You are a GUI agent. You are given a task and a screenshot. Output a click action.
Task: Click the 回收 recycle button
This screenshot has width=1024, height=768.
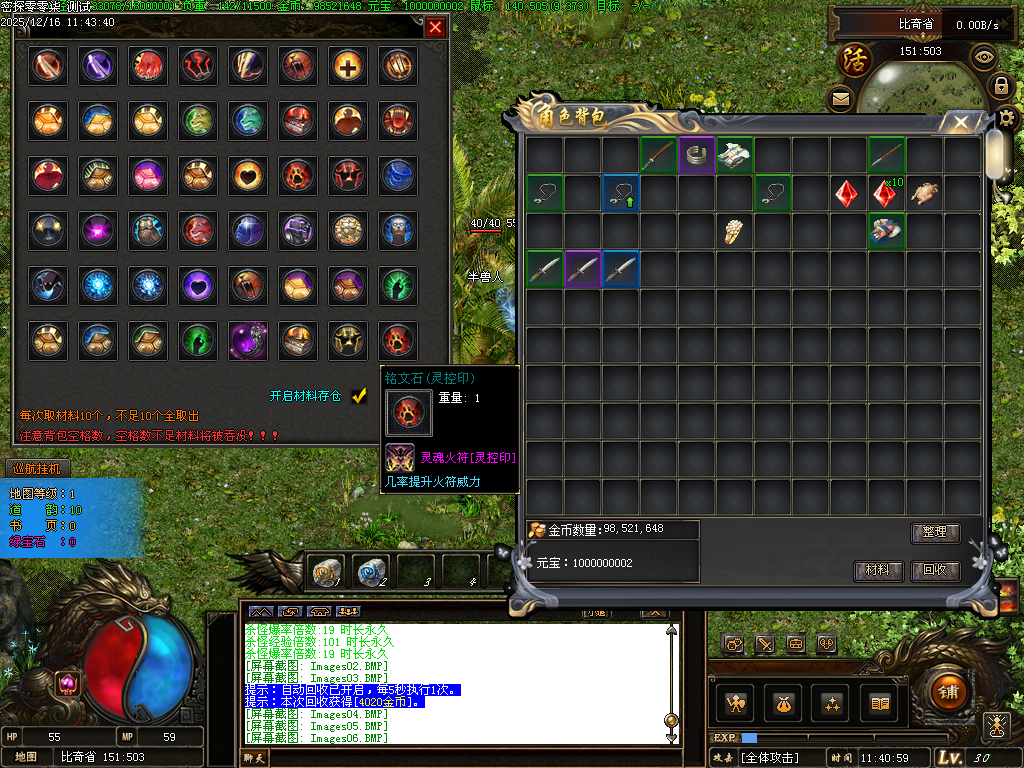tap(935, 571)
